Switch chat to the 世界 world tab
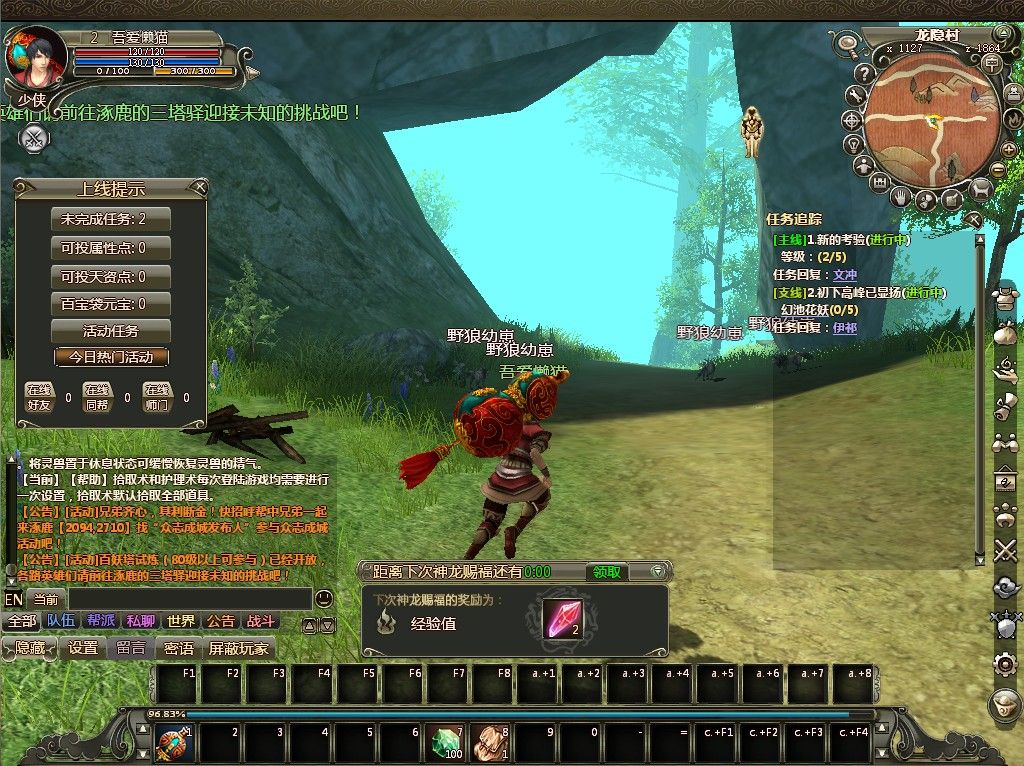Screen dimensions: 1024x766 tap(181, 621)
